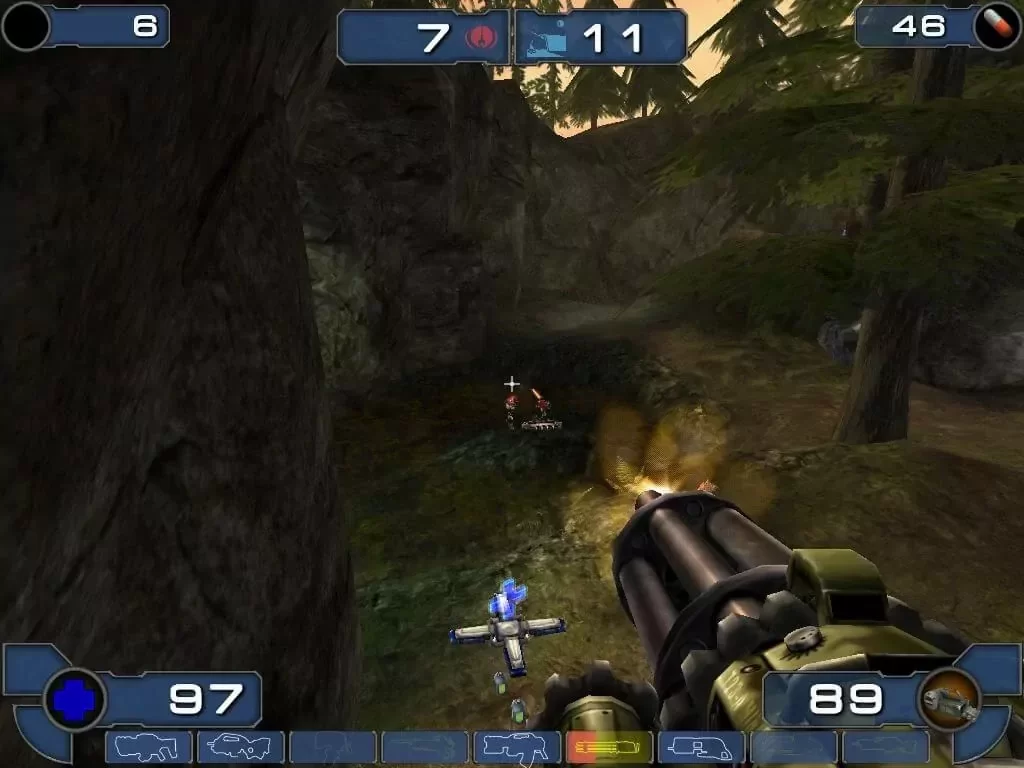
Task: Equip the flak cannon from weapon bar
Action: pos(700,747)
